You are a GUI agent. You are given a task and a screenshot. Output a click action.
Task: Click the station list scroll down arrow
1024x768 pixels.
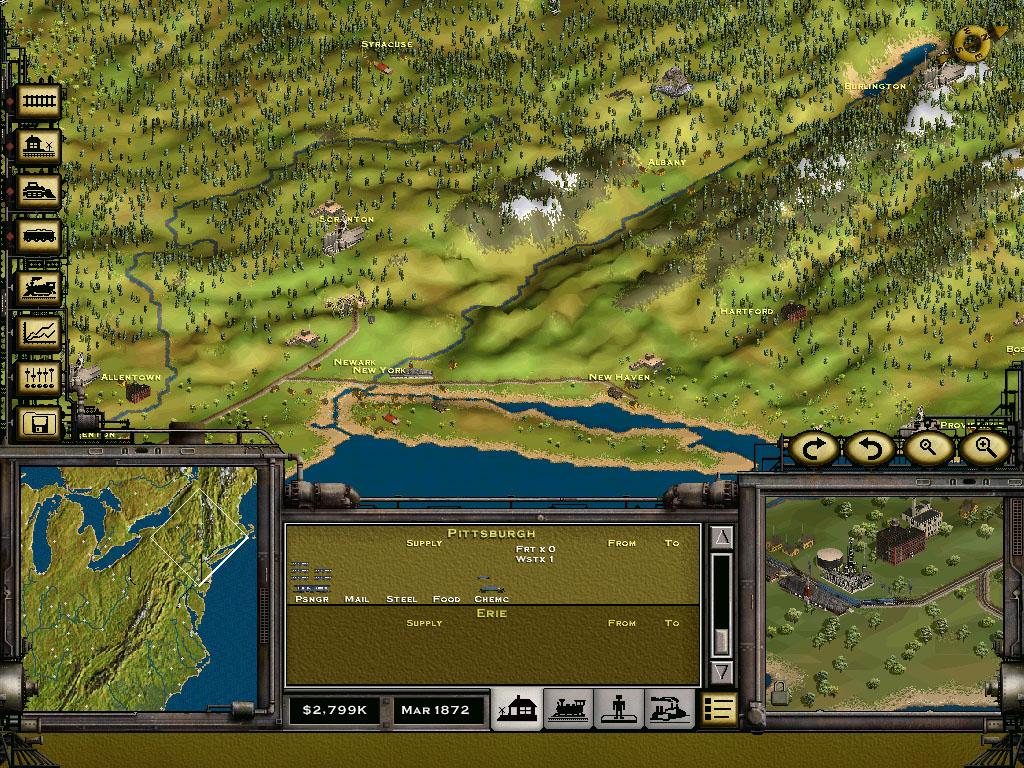pyautogui.click(x=721, y=671)
